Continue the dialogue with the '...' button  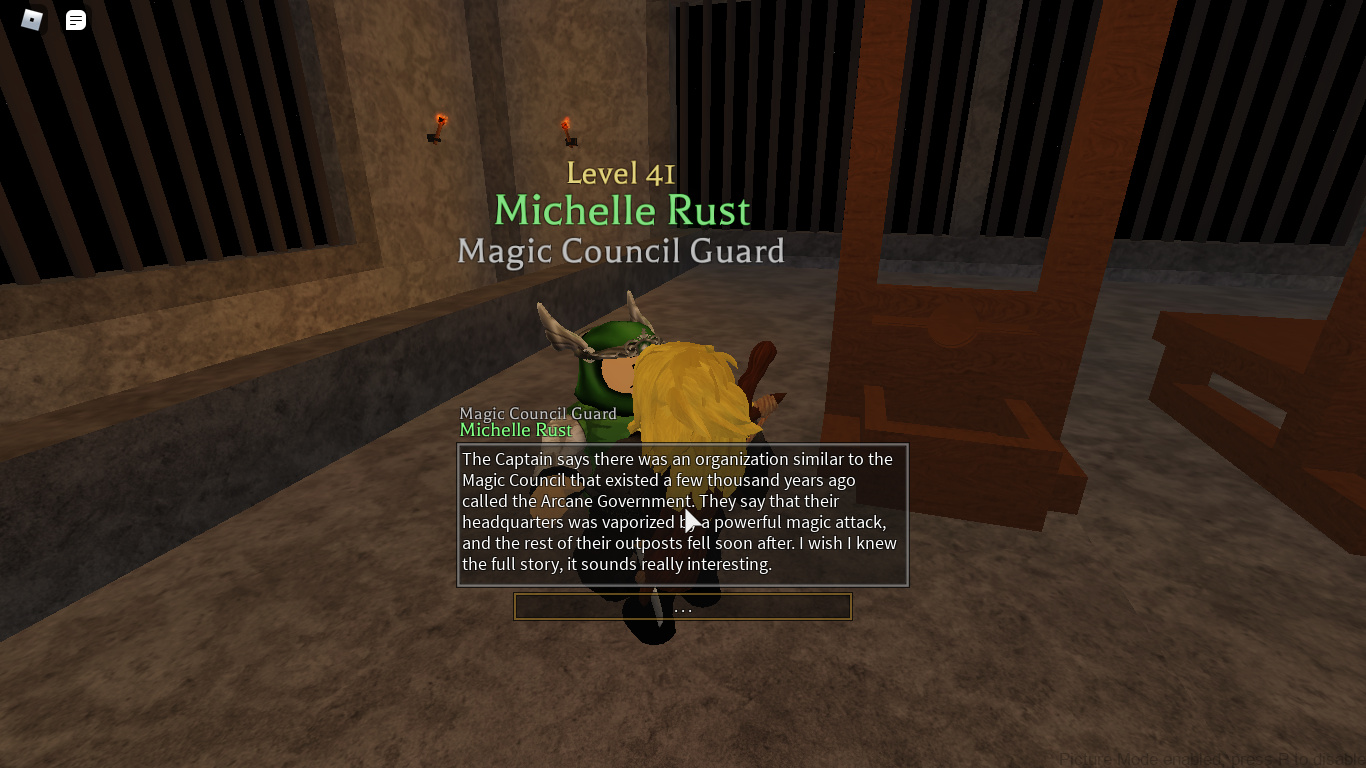[682, 607]
